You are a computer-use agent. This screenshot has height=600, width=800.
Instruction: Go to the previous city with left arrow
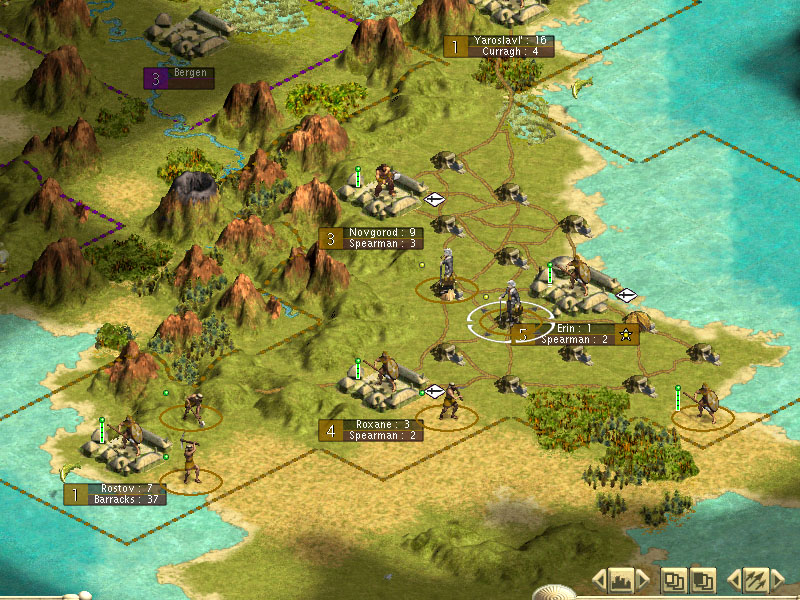point(600,579)
